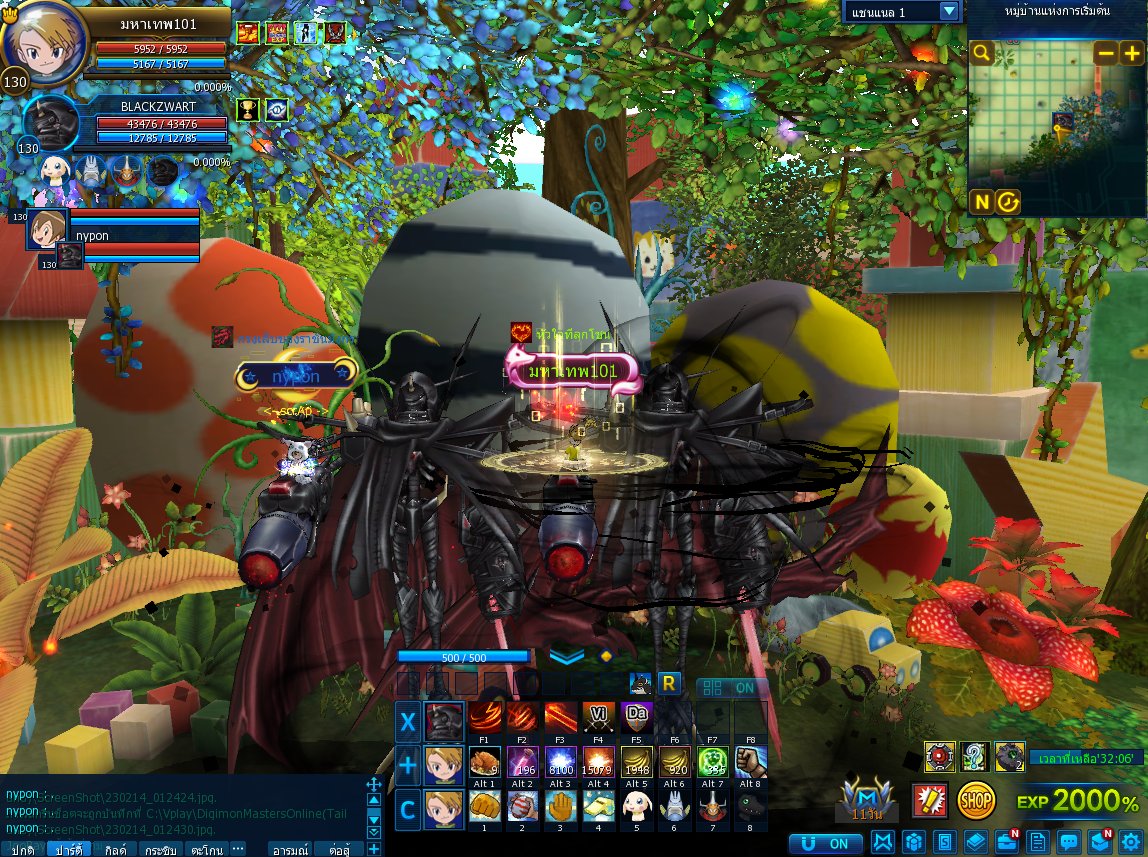The width and height of the screenshot is (1148, 857).
Task: Activate the F1 fire slash skill
Action: (485, 718)
